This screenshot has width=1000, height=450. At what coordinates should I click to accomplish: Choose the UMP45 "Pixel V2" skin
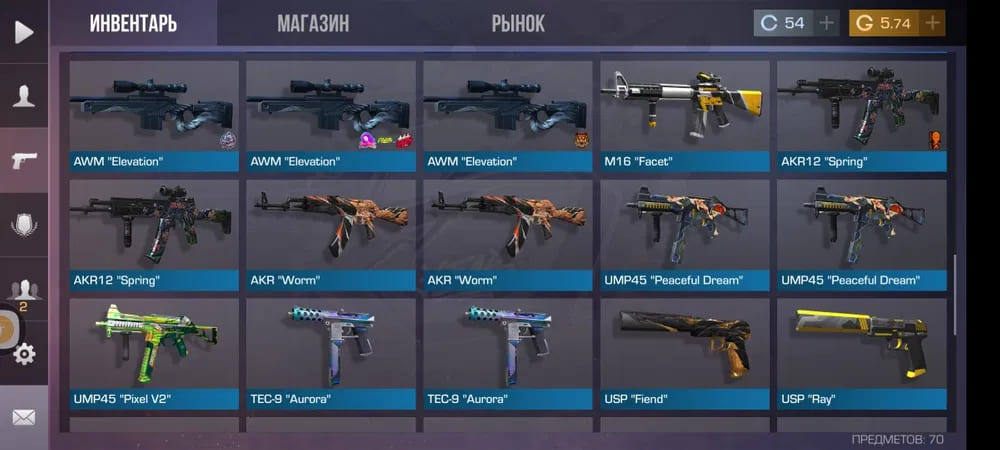154,353
